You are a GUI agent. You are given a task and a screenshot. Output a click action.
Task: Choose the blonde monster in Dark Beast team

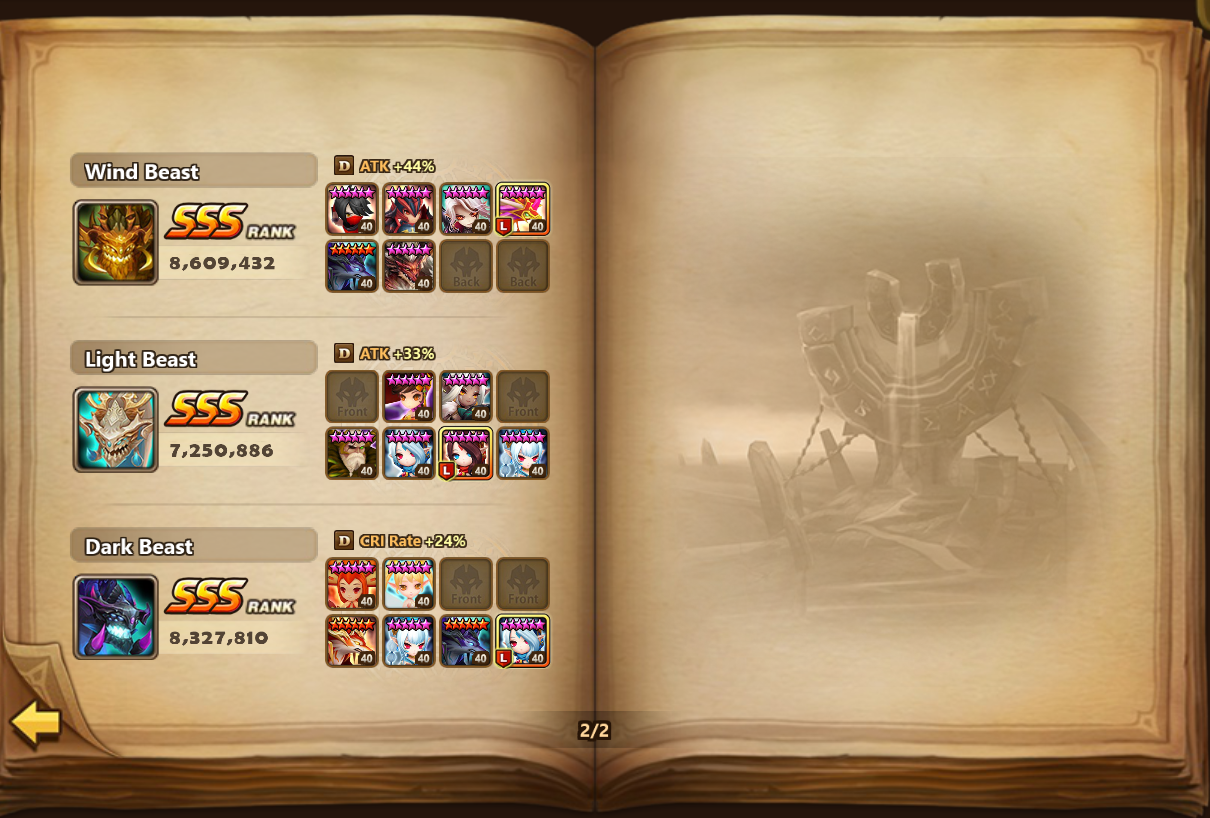click(x=409, y=583)
